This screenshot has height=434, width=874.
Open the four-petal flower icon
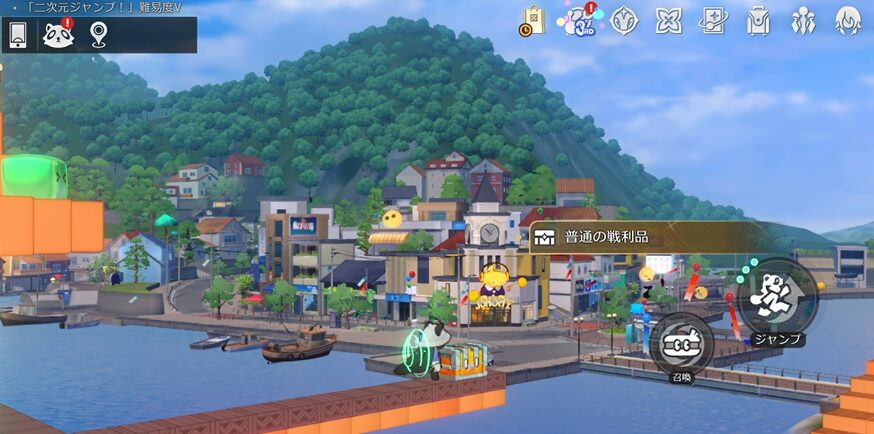click(669, 21)
